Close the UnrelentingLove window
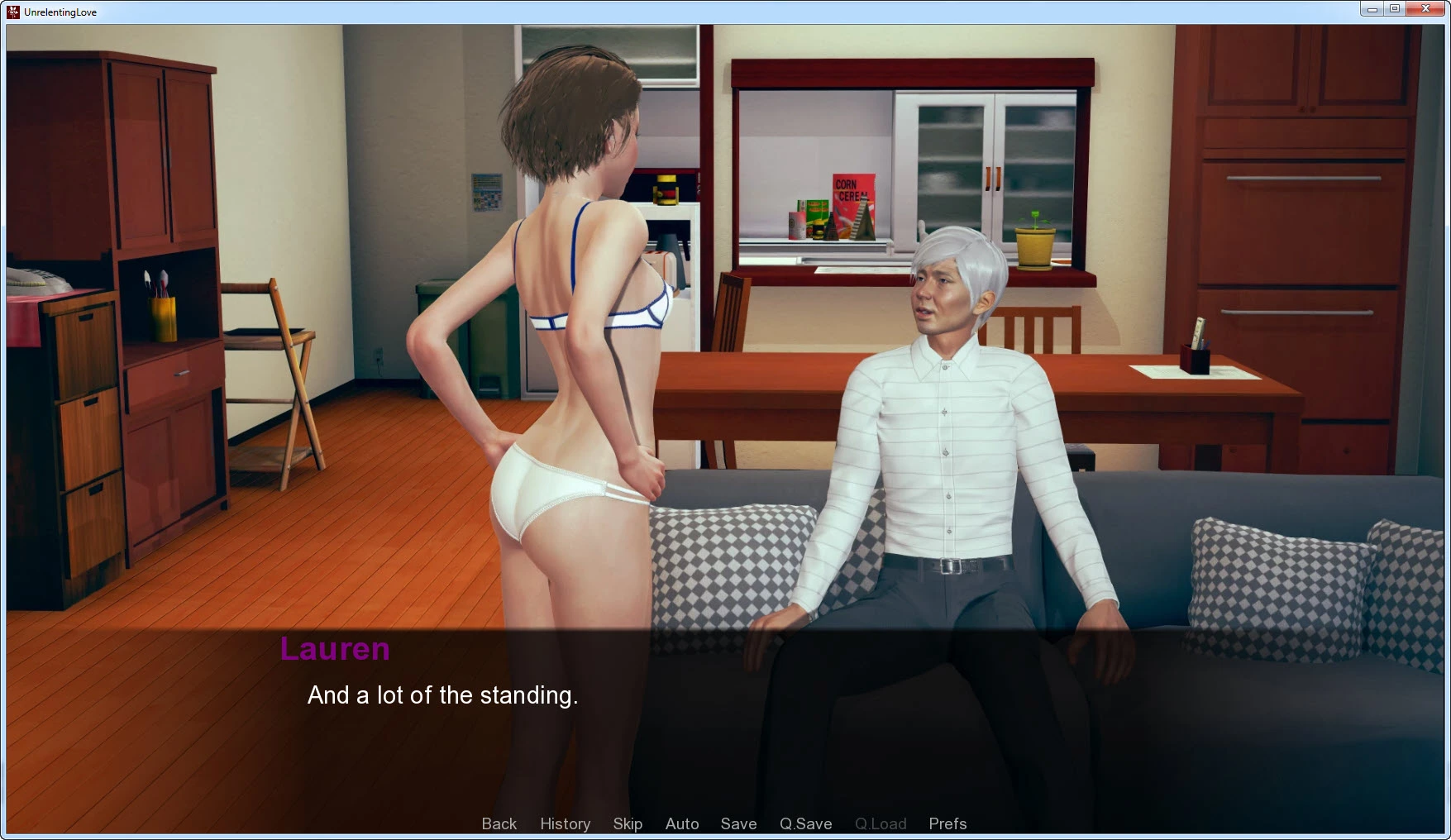1451x840 pixels. coord(1425,9)
